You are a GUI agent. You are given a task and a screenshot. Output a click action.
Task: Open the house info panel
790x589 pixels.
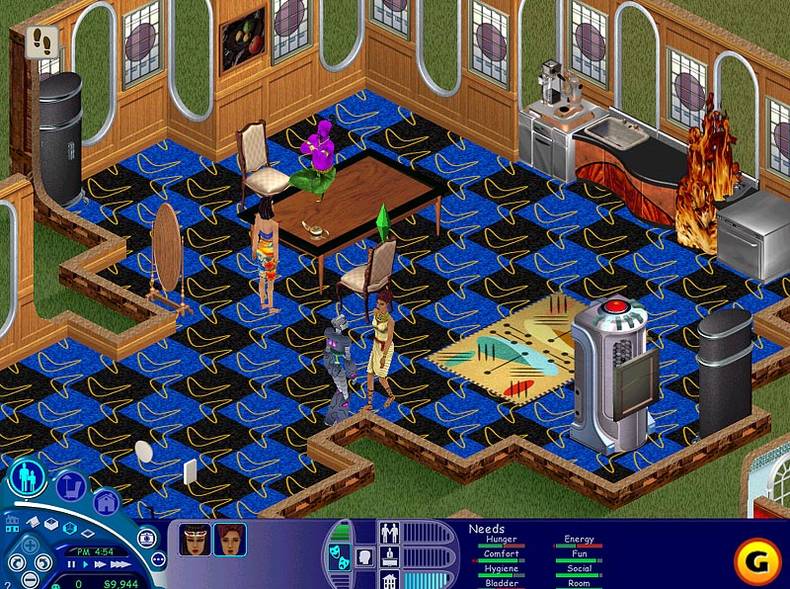click(390, 579)
